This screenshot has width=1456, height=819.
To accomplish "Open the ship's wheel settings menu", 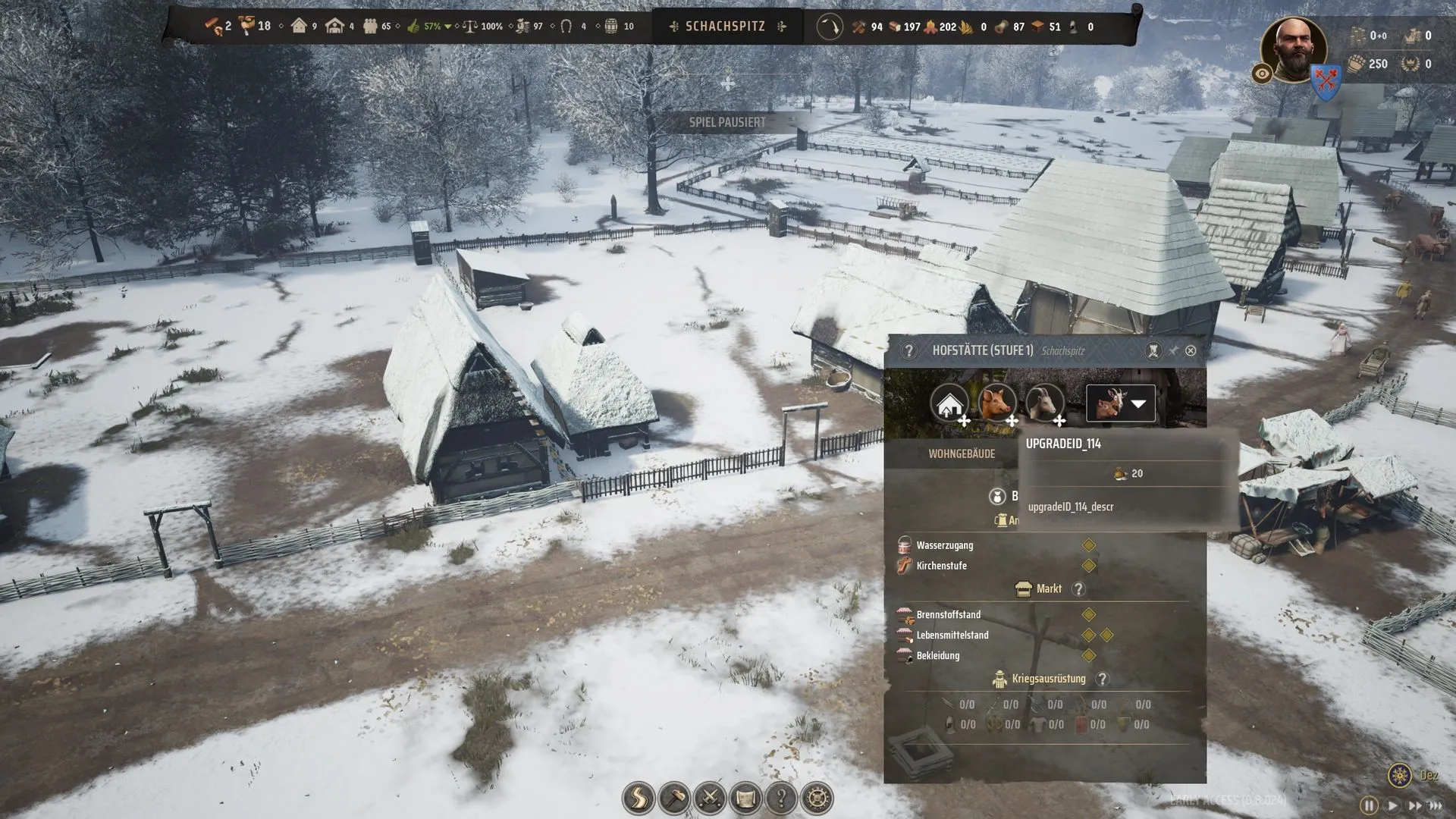I will (817, 798).
